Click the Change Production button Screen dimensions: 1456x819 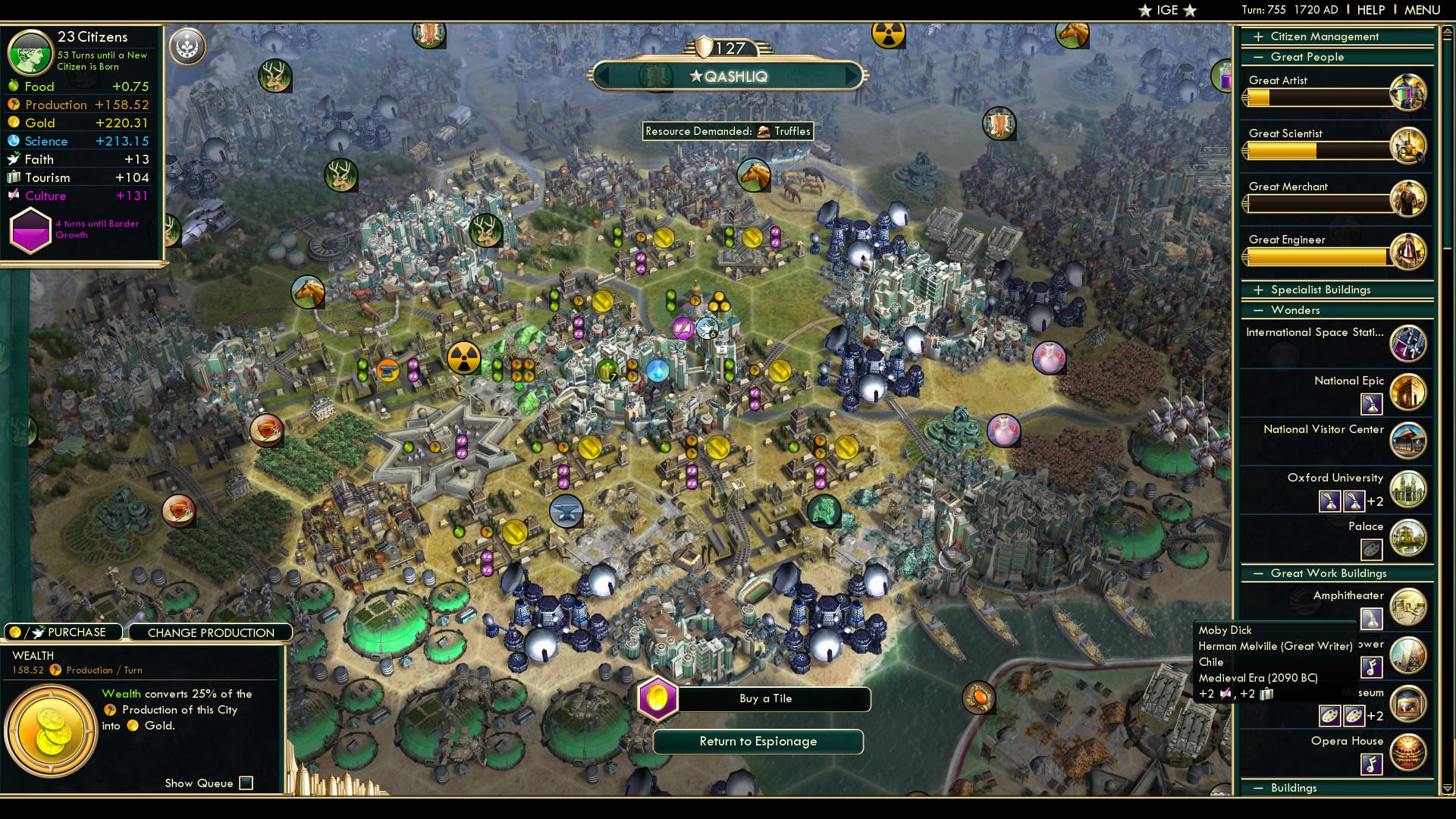212,632
